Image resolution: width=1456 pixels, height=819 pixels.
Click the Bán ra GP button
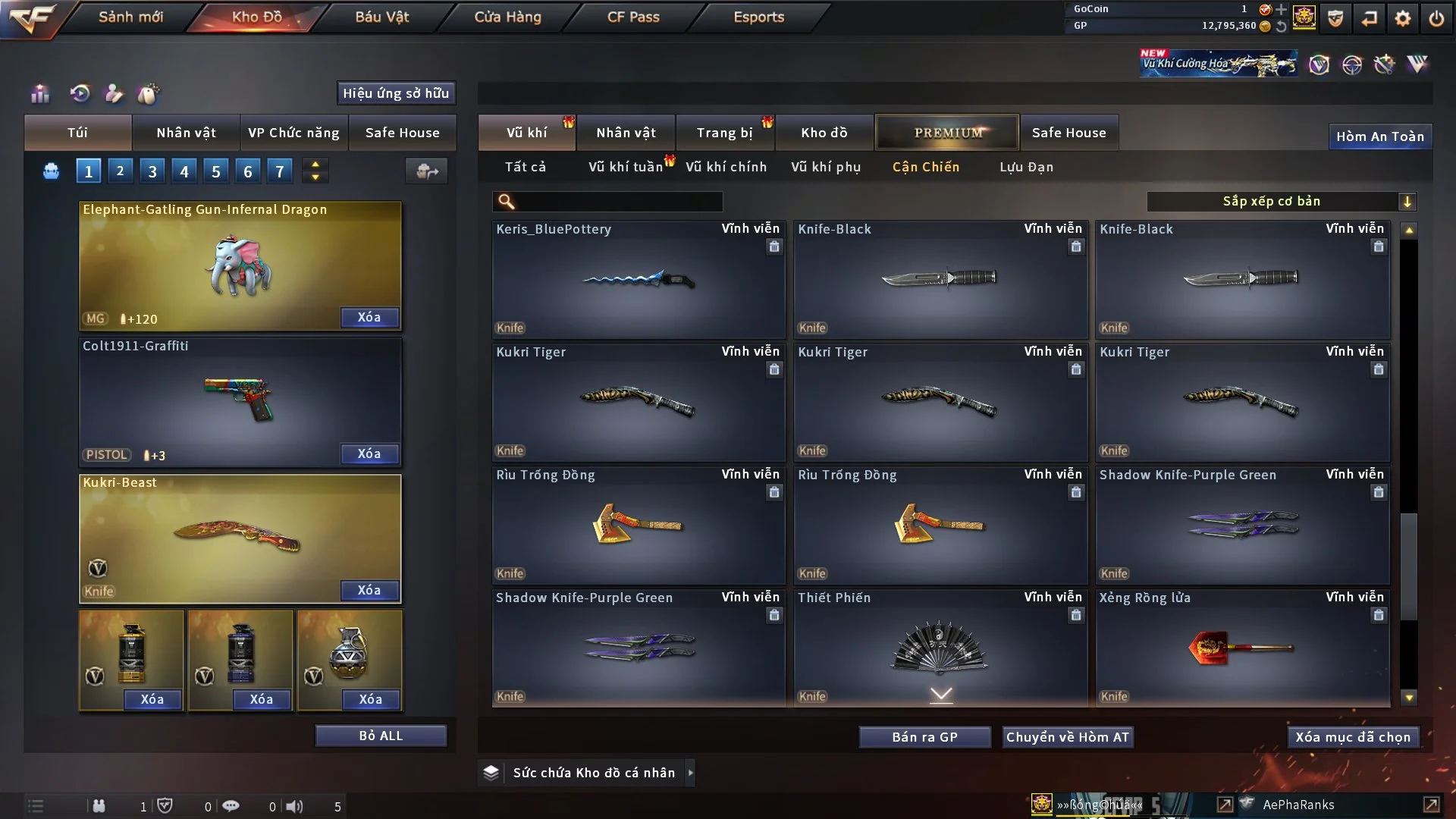point(924,737)
